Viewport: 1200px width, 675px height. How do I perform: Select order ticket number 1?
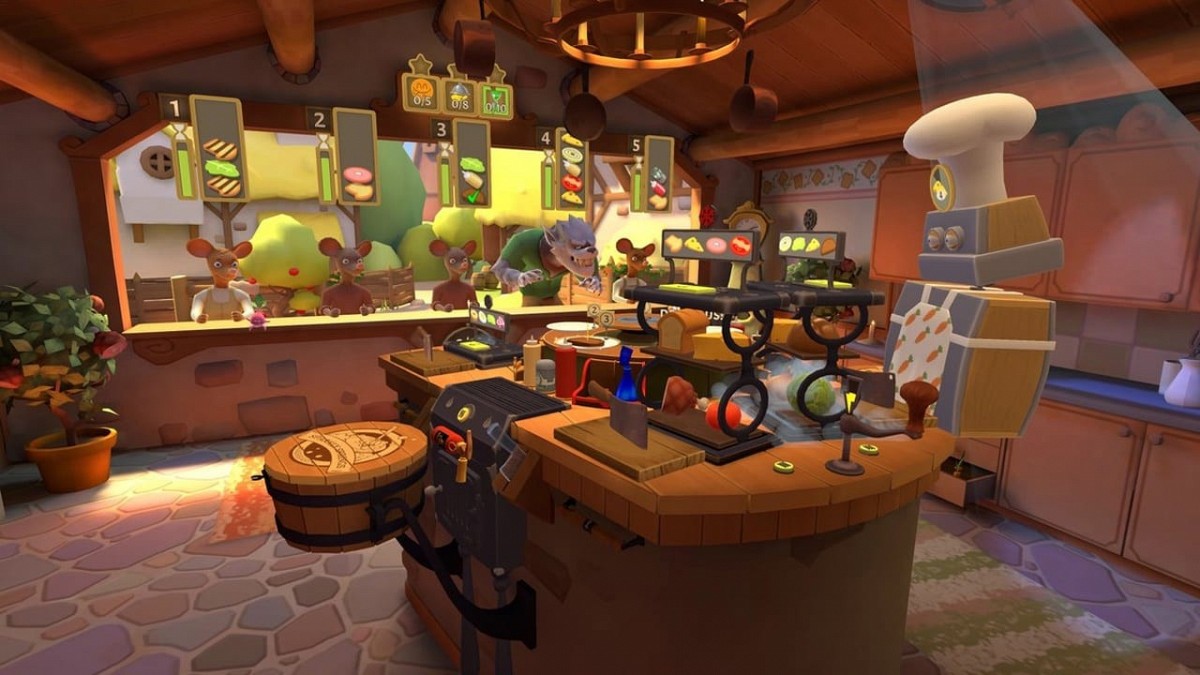click(x=218, y=148)
